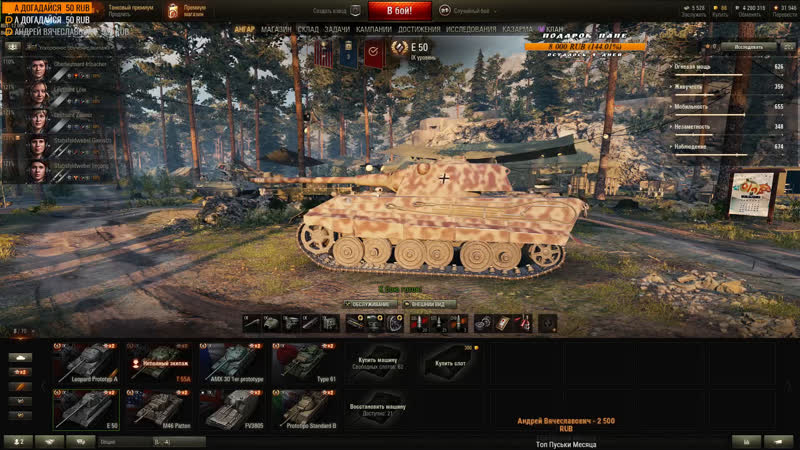Switch to the ИССЛЕДОВАНИЯ tab
This screenshot has width=800, height=450.
tap(471, 29)
